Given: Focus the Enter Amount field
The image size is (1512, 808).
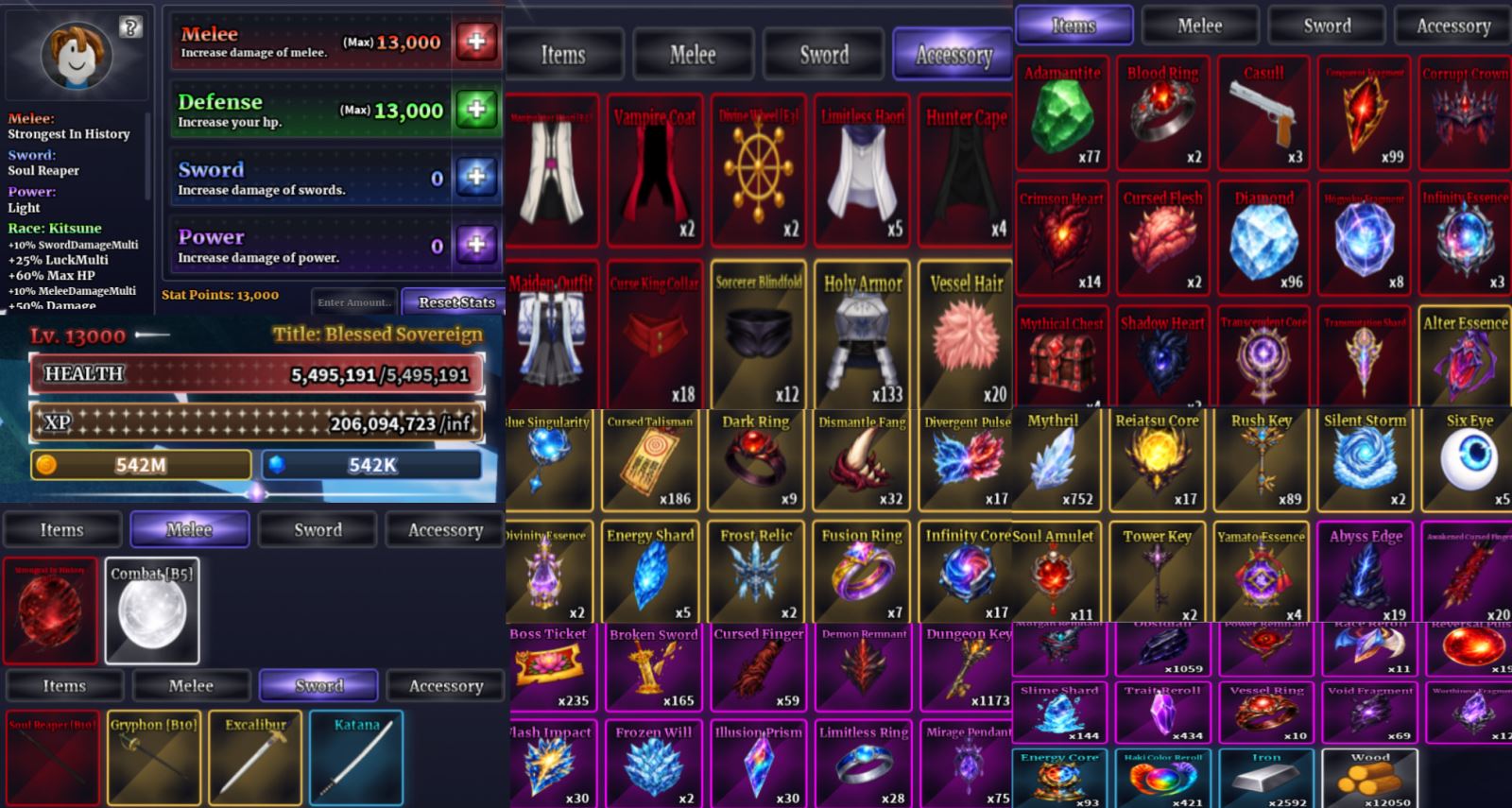Looking at the screenshot, I should [353, 302].
